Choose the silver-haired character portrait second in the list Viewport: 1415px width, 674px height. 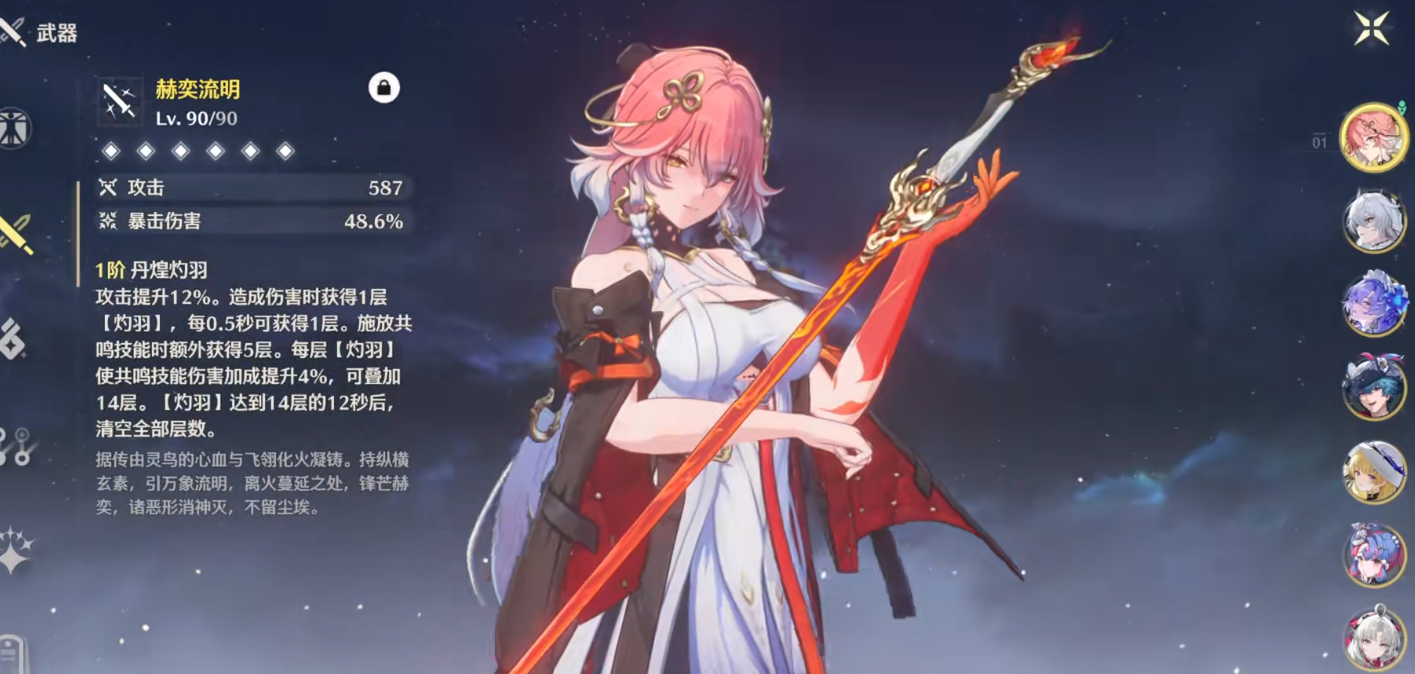click(x=1374, y=221)
